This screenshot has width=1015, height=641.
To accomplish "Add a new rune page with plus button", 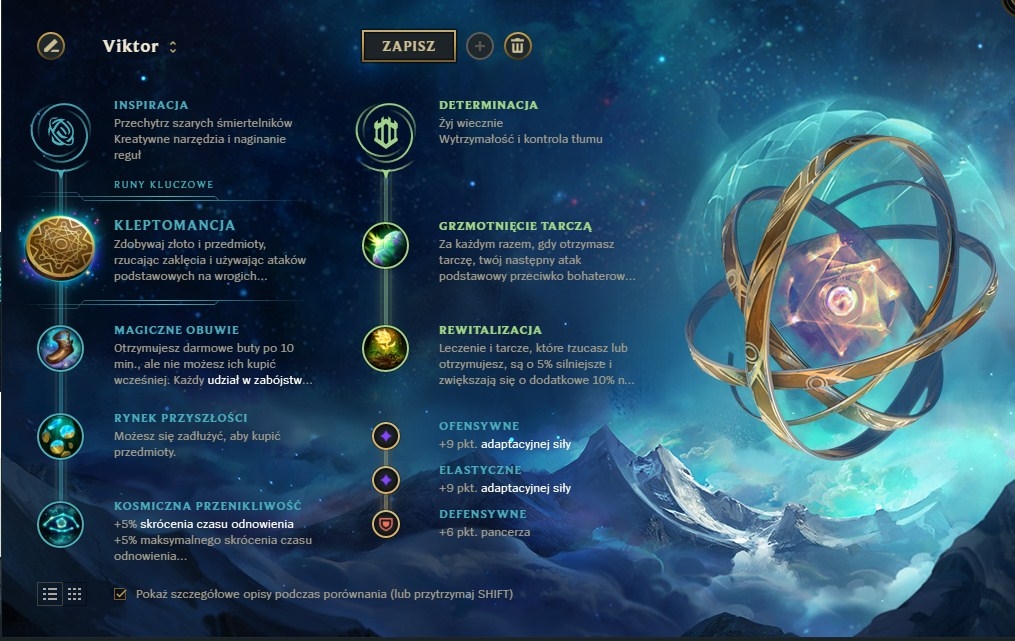I will pos(480,46).
